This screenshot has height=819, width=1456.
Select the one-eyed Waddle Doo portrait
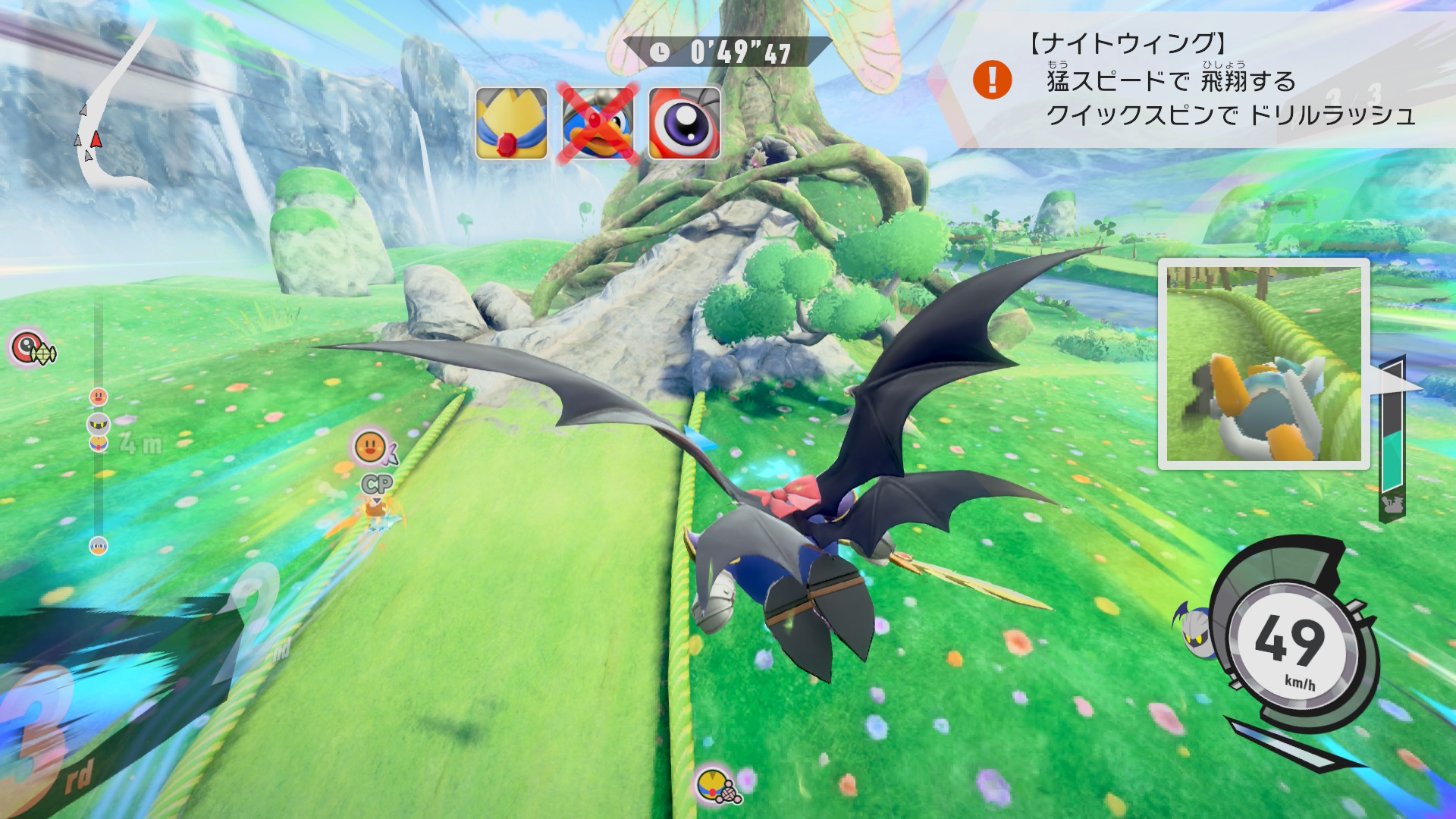click(x=684, y=124)
